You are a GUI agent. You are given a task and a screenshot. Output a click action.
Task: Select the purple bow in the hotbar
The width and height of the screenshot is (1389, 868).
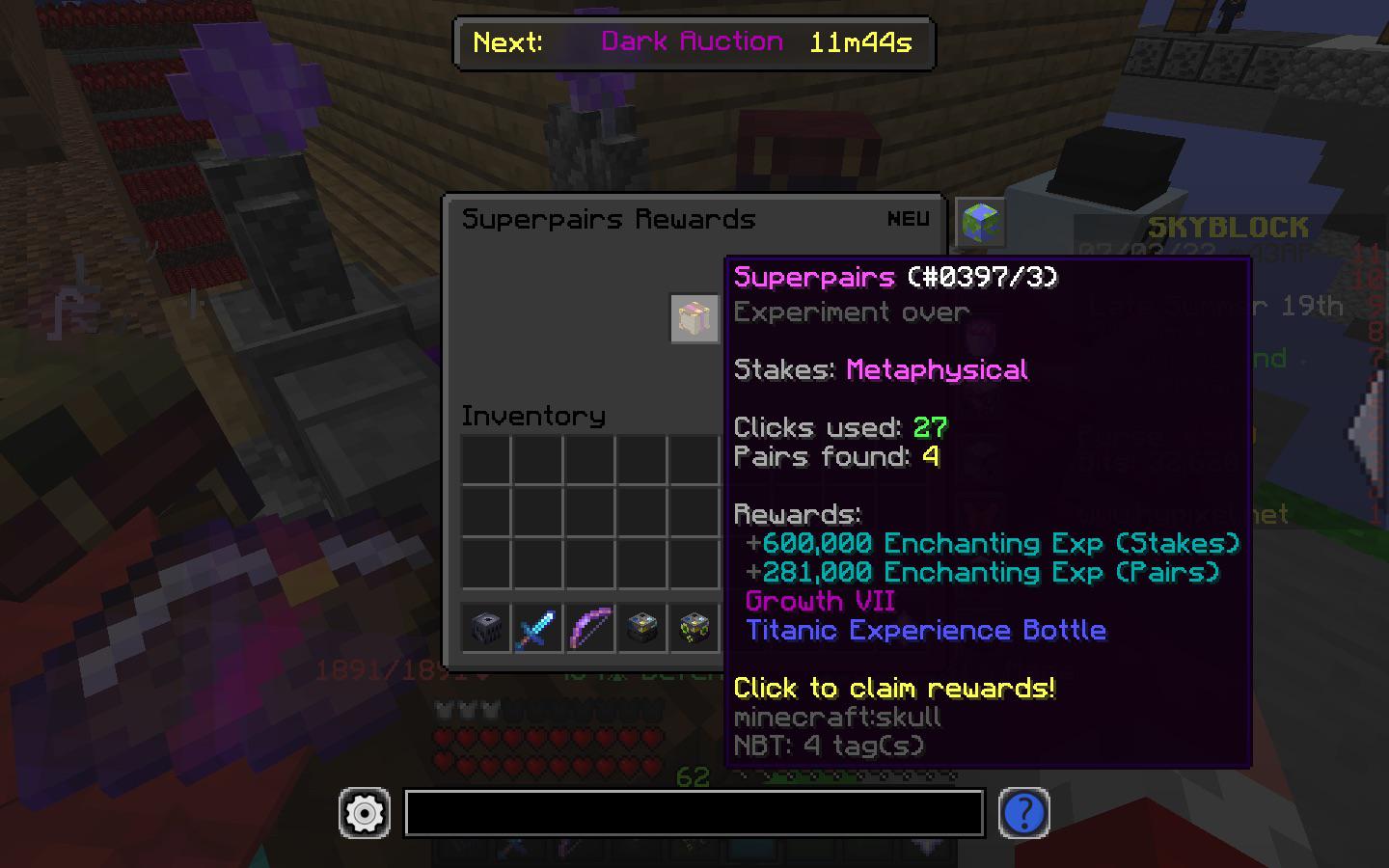(x=589, y=628)
